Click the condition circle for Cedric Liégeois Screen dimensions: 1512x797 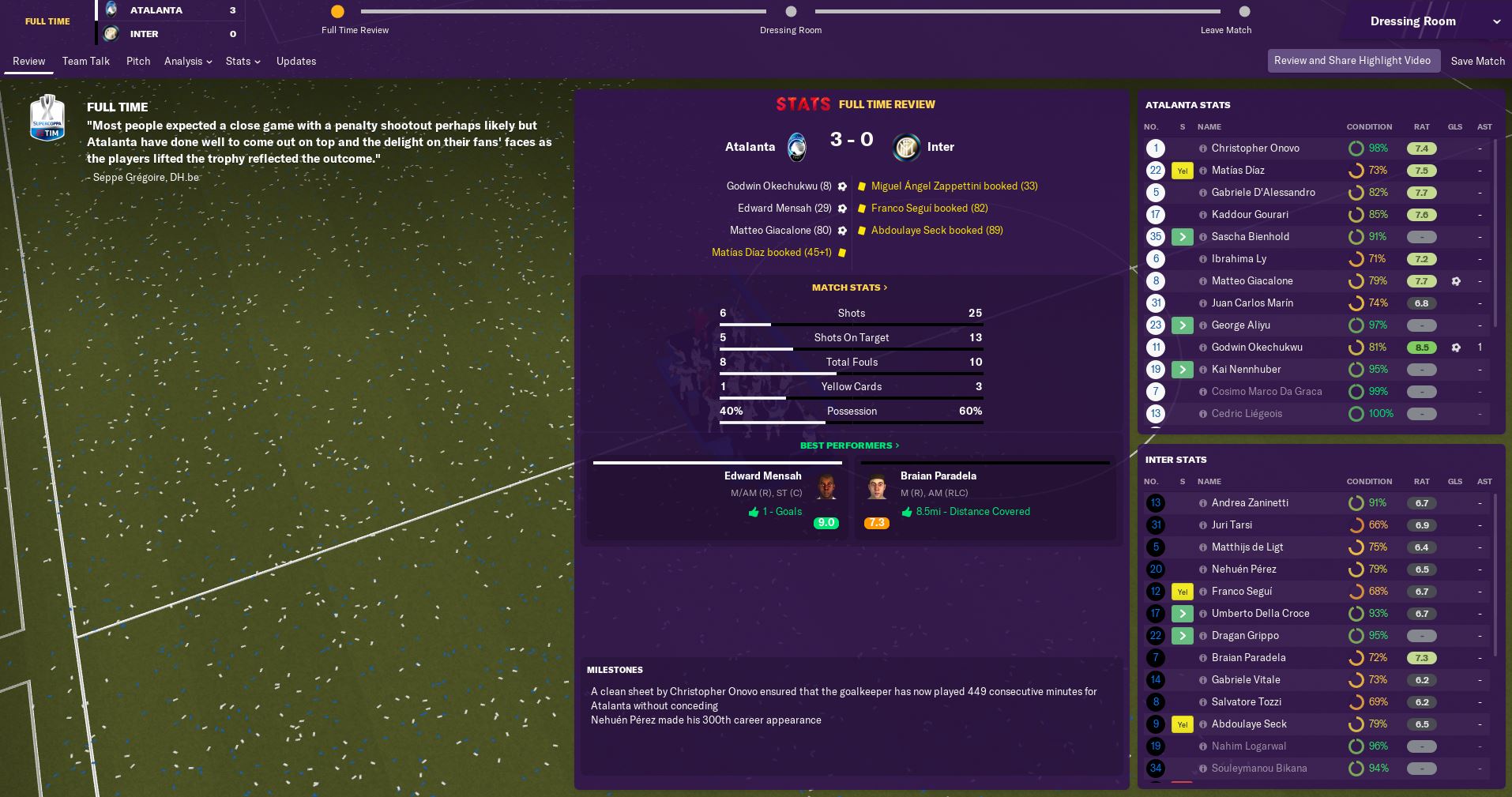tap(1356, 414)
